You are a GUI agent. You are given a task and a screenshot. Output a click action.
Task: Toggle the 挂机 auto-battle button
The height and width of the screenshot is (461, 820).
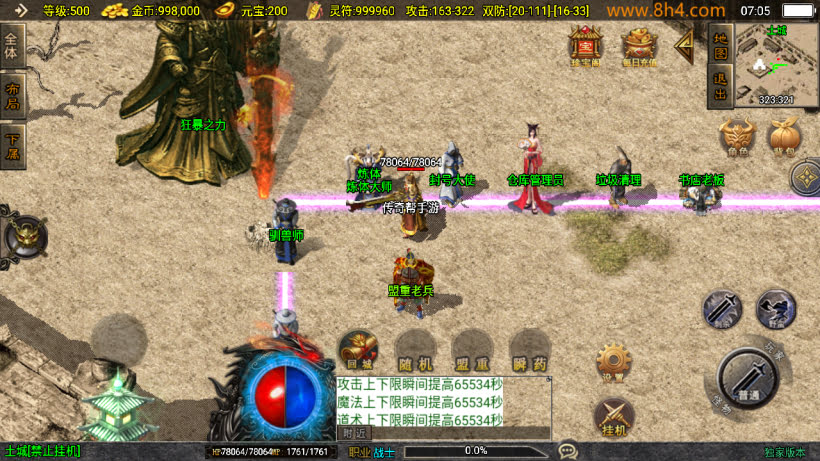614,416
